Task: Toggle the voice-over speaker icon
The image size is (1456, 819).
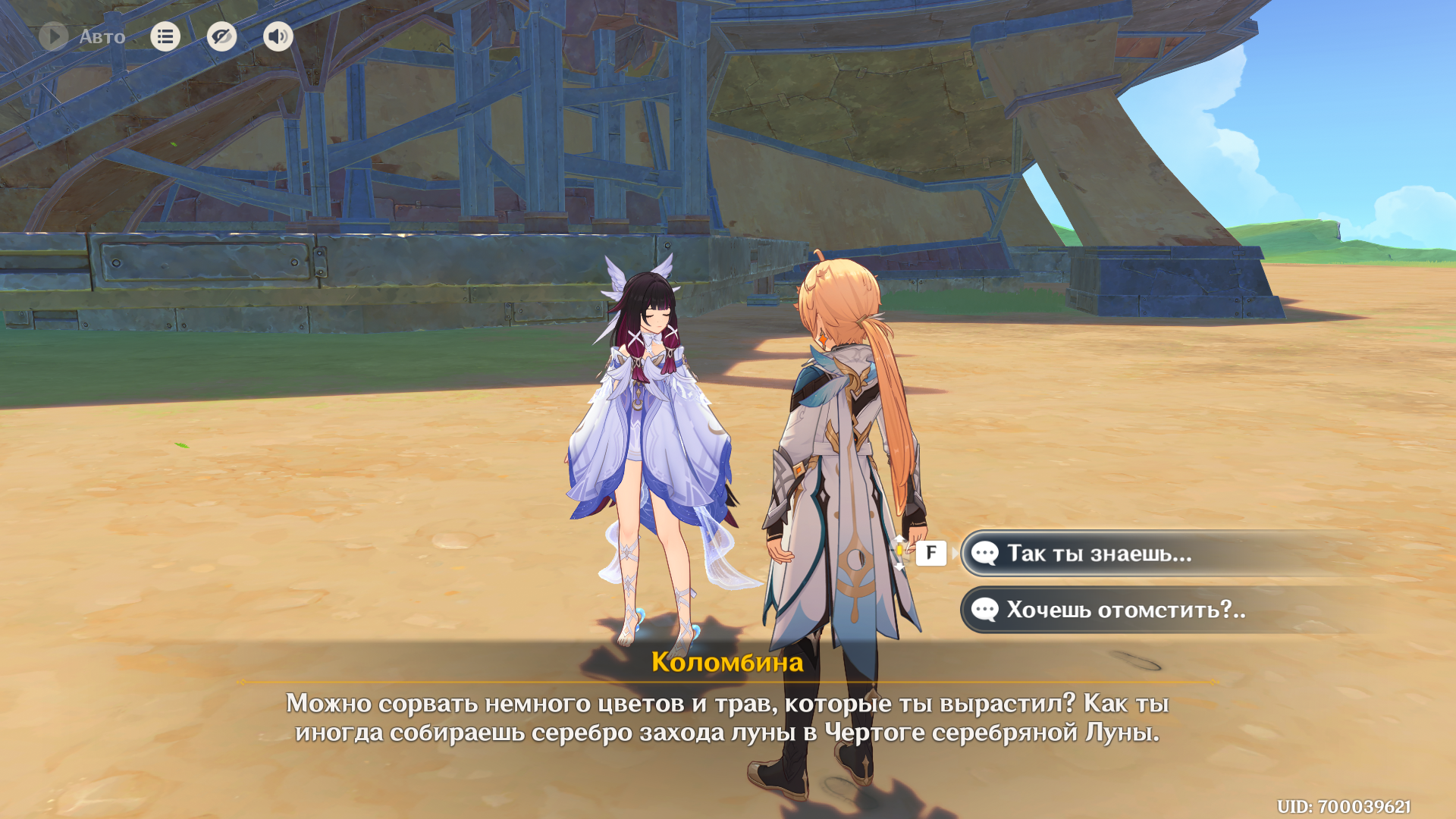Action: coord(278,36)
